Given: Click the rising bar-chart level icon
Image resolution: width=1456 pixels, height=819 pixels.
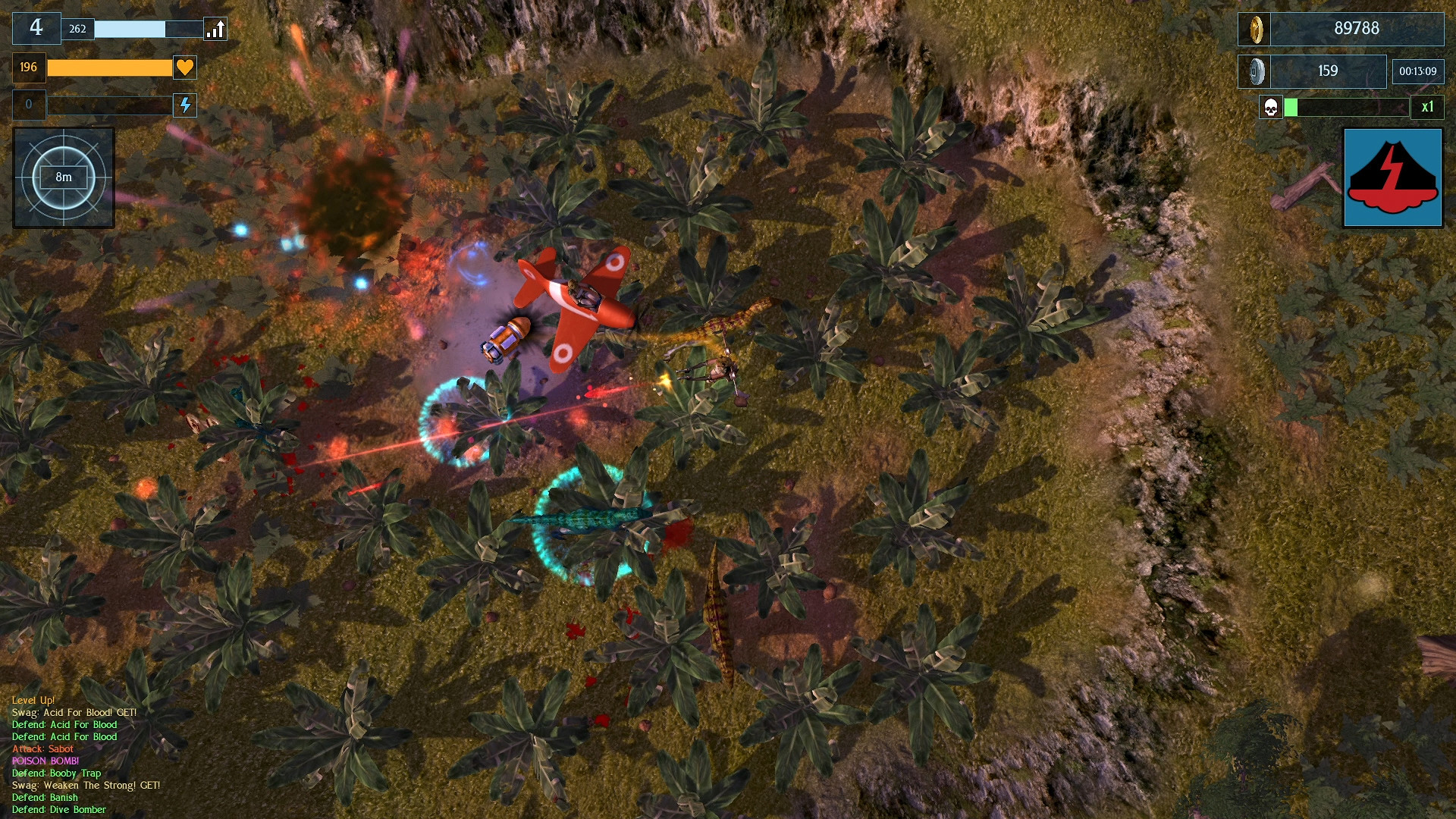Looking at the screenshot, I should [215, 29].
